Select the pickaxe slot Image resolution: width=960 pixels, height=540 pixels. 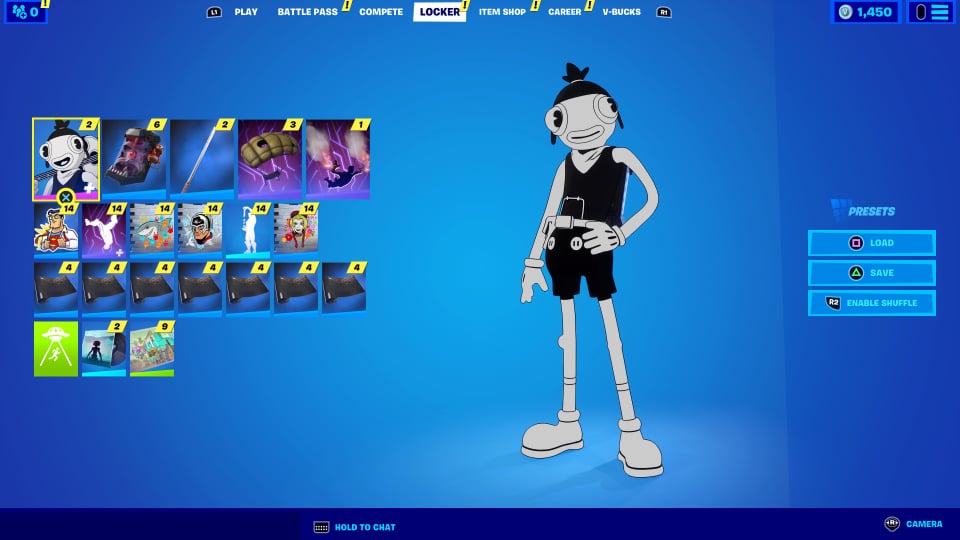point(202,158)
